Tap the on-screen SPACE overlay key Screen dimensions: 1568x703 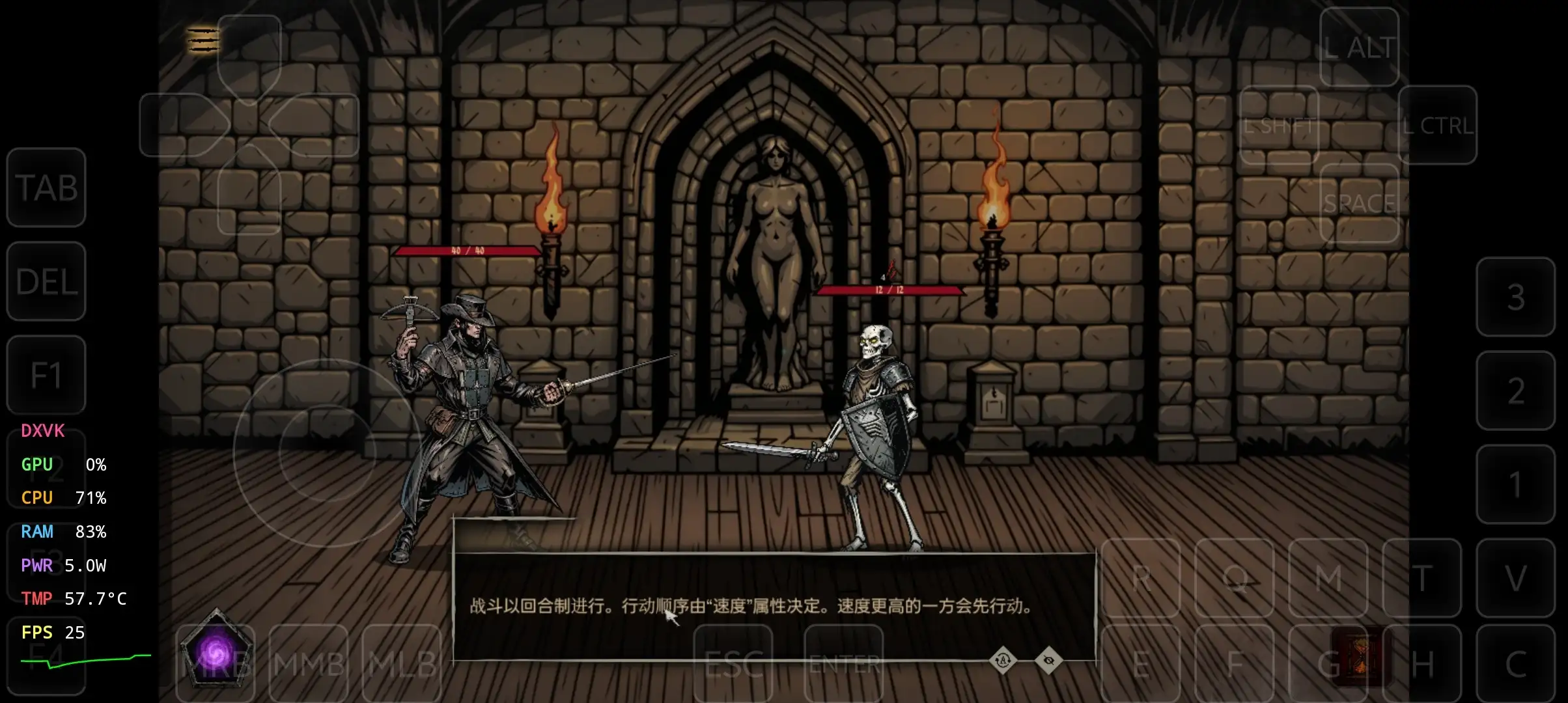1359,203
